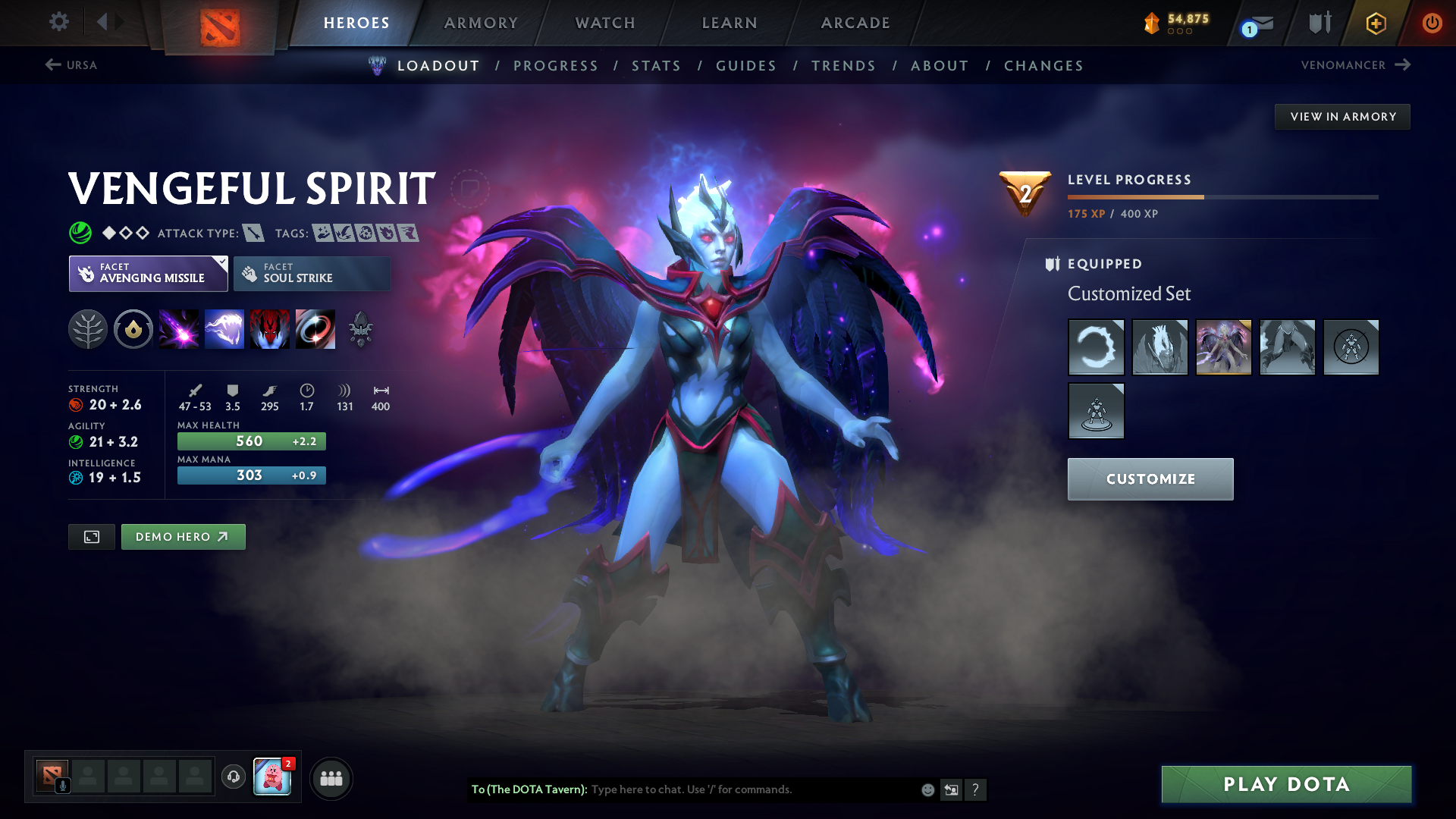Switch to the PROGRESS tab

556,66
